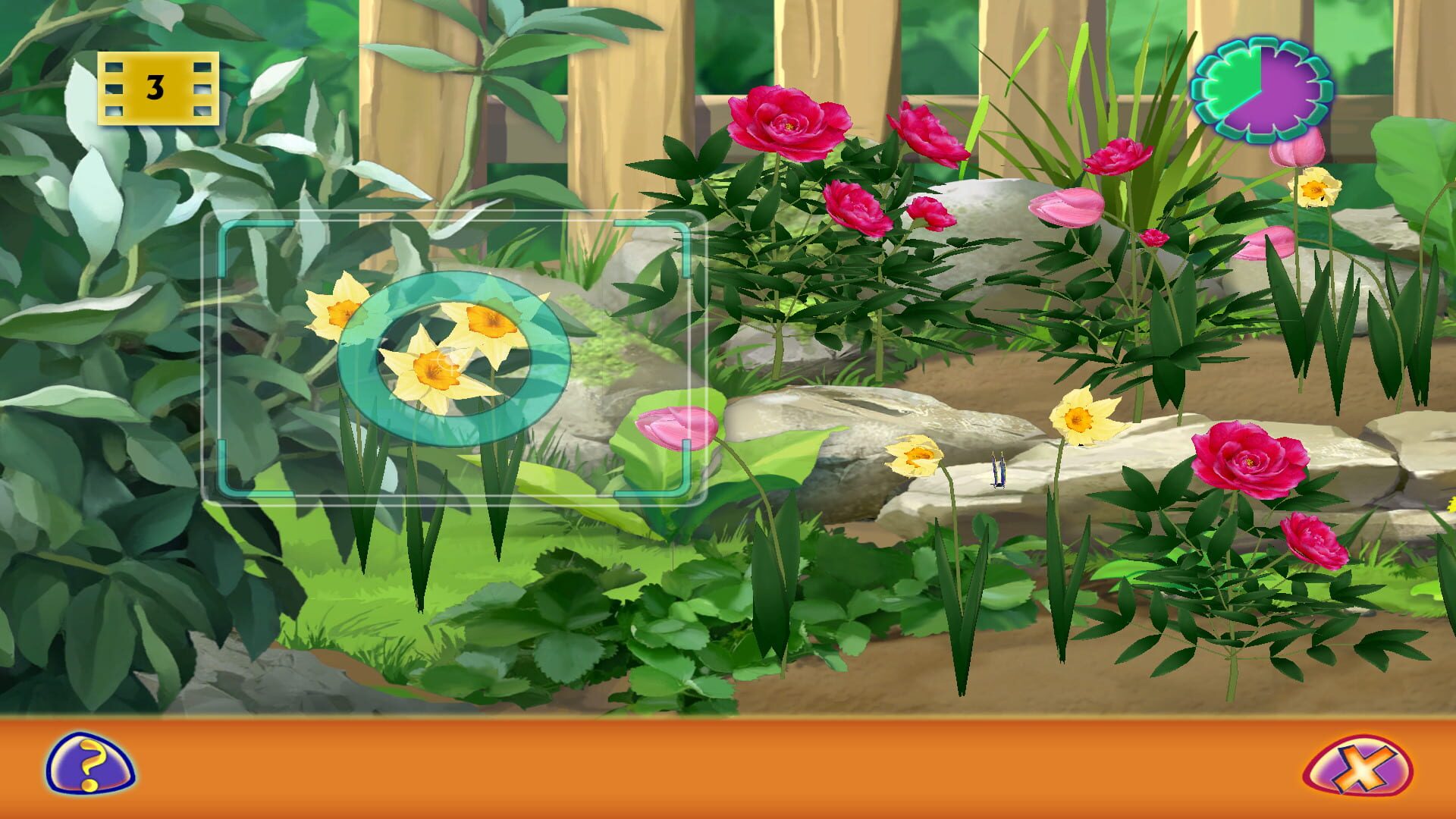Select the tall pink rose atop the bush

click(x=790, y=121)
